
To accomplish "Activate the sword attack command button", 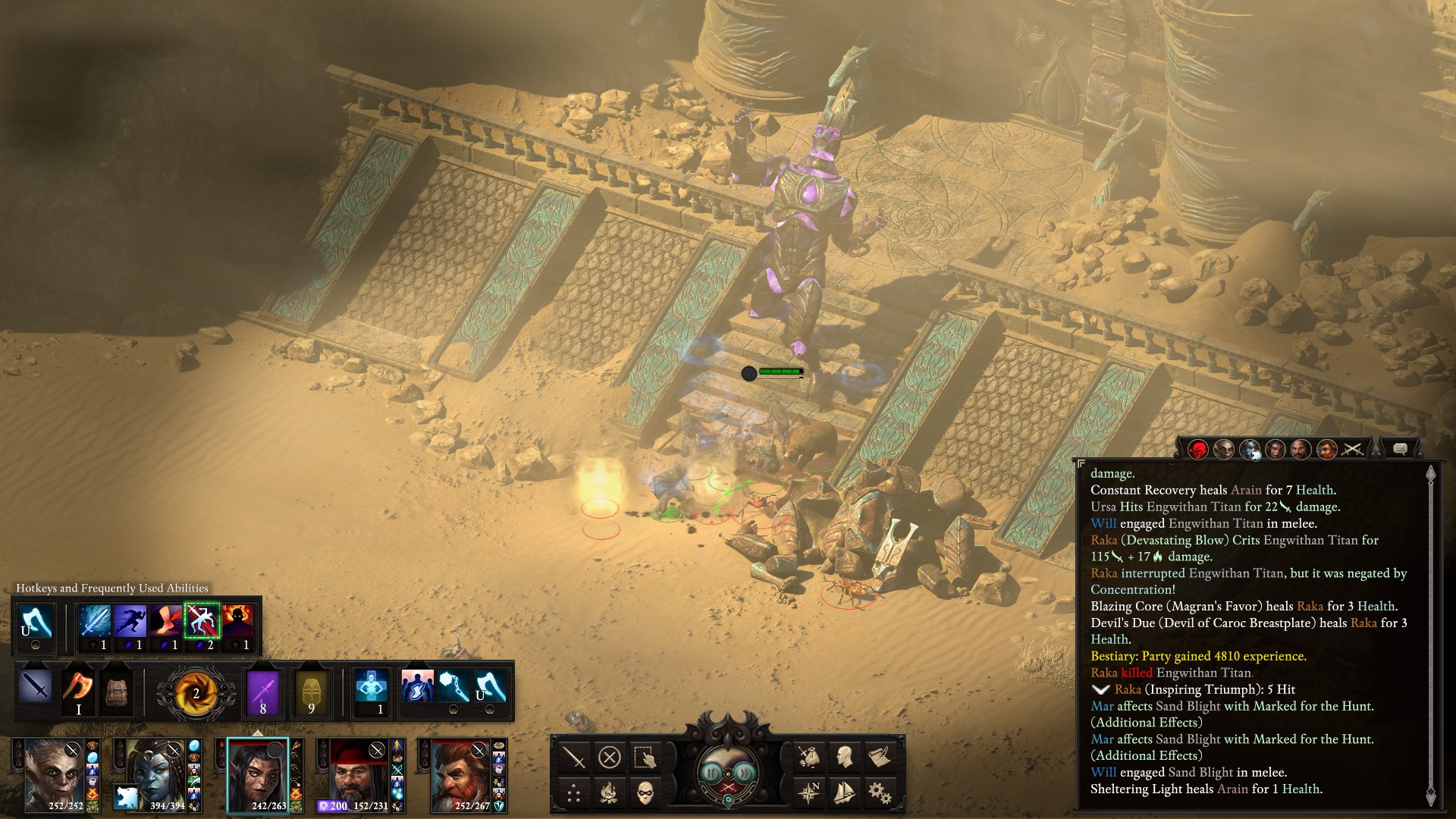I will pos(574,757).
